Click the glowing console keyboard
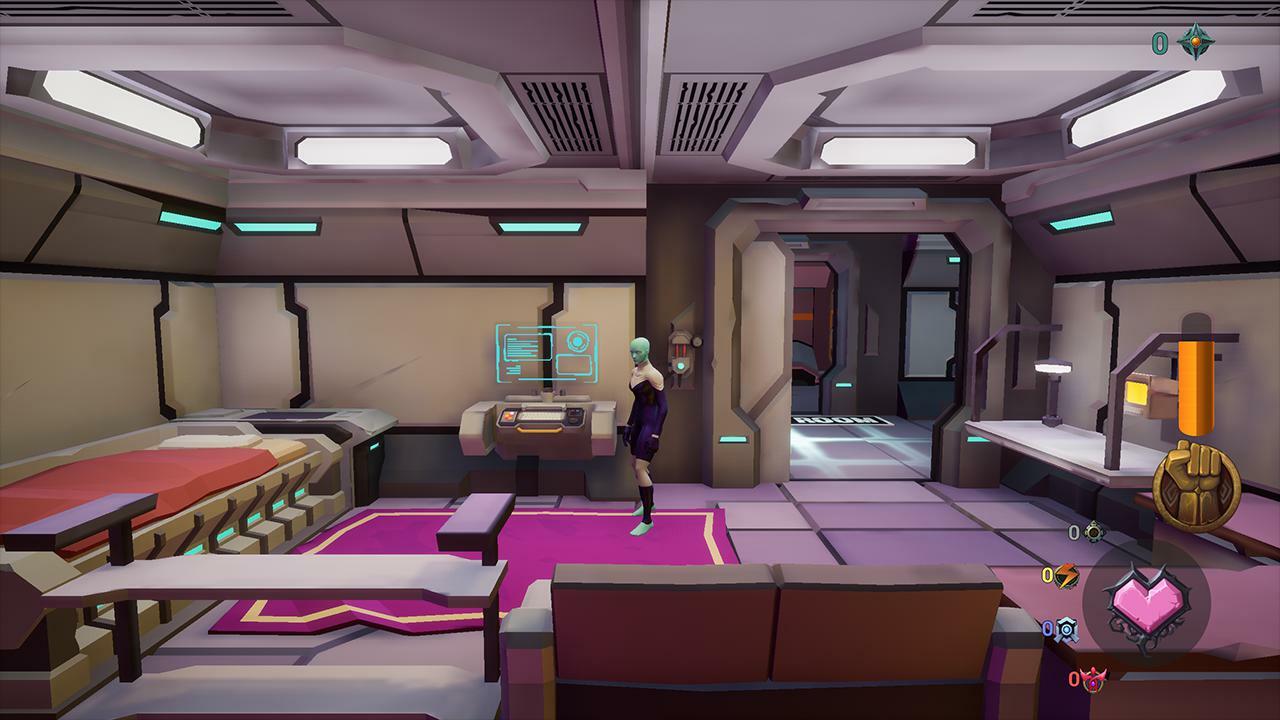 tap(540, 416)
